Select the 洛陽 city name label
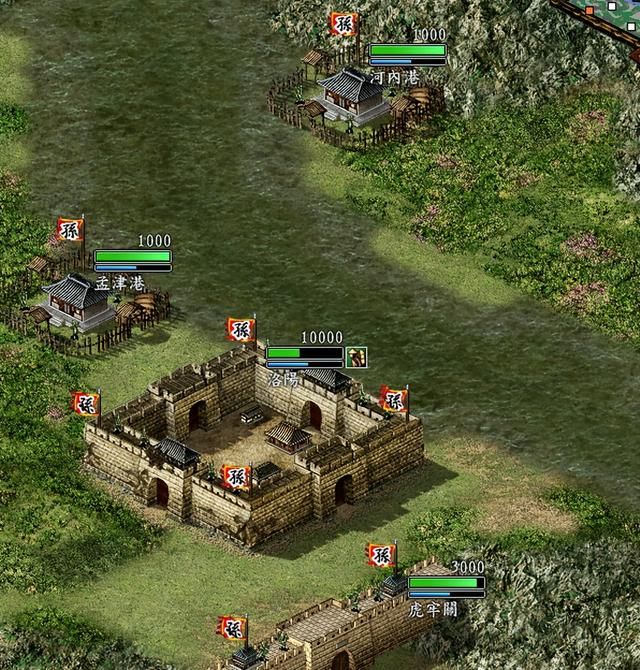The image size is (640, 670). coord(285,380)
